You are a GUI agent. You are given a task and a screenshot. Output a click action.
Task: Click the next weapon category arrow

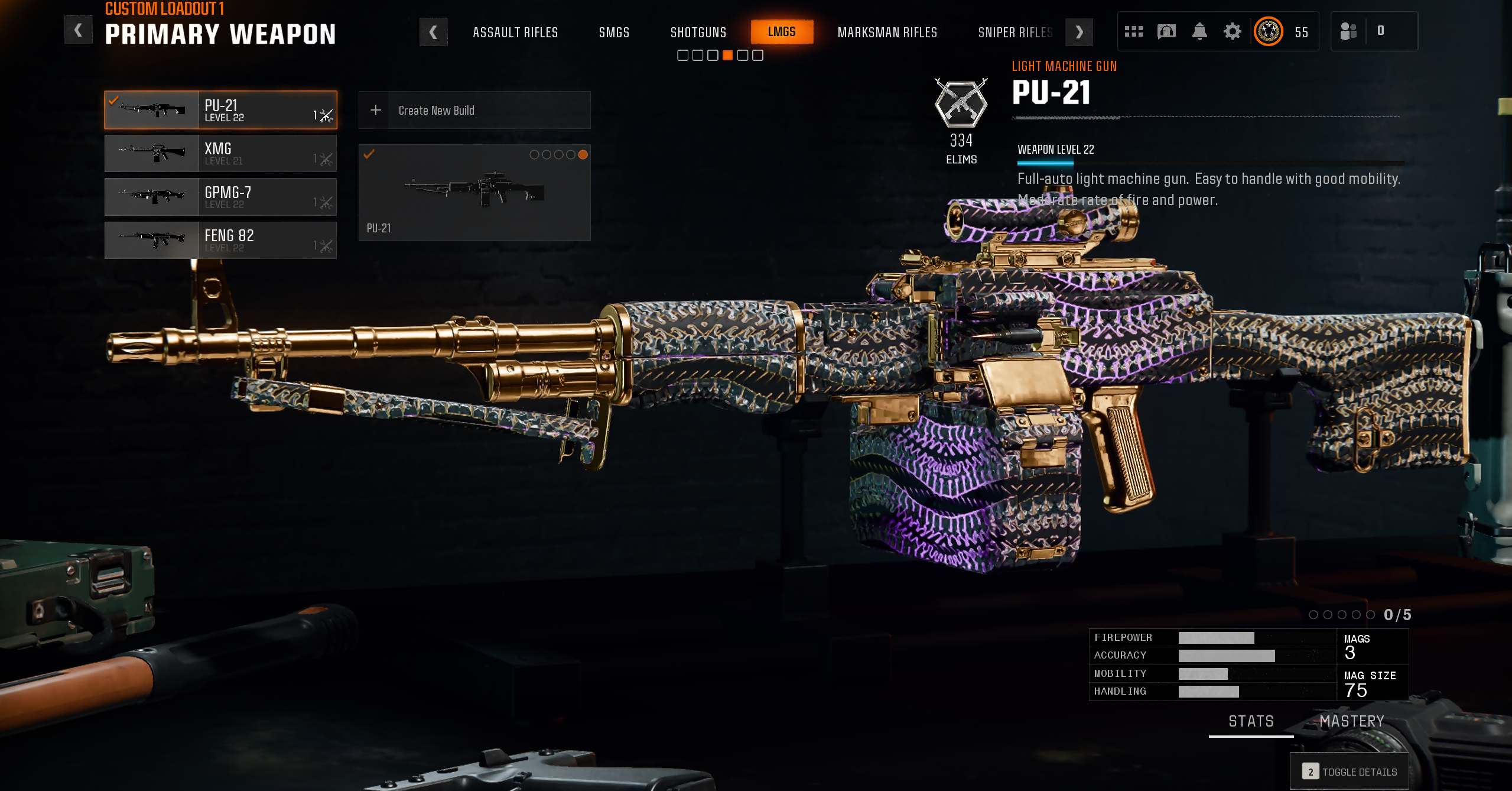(1079, 32)
